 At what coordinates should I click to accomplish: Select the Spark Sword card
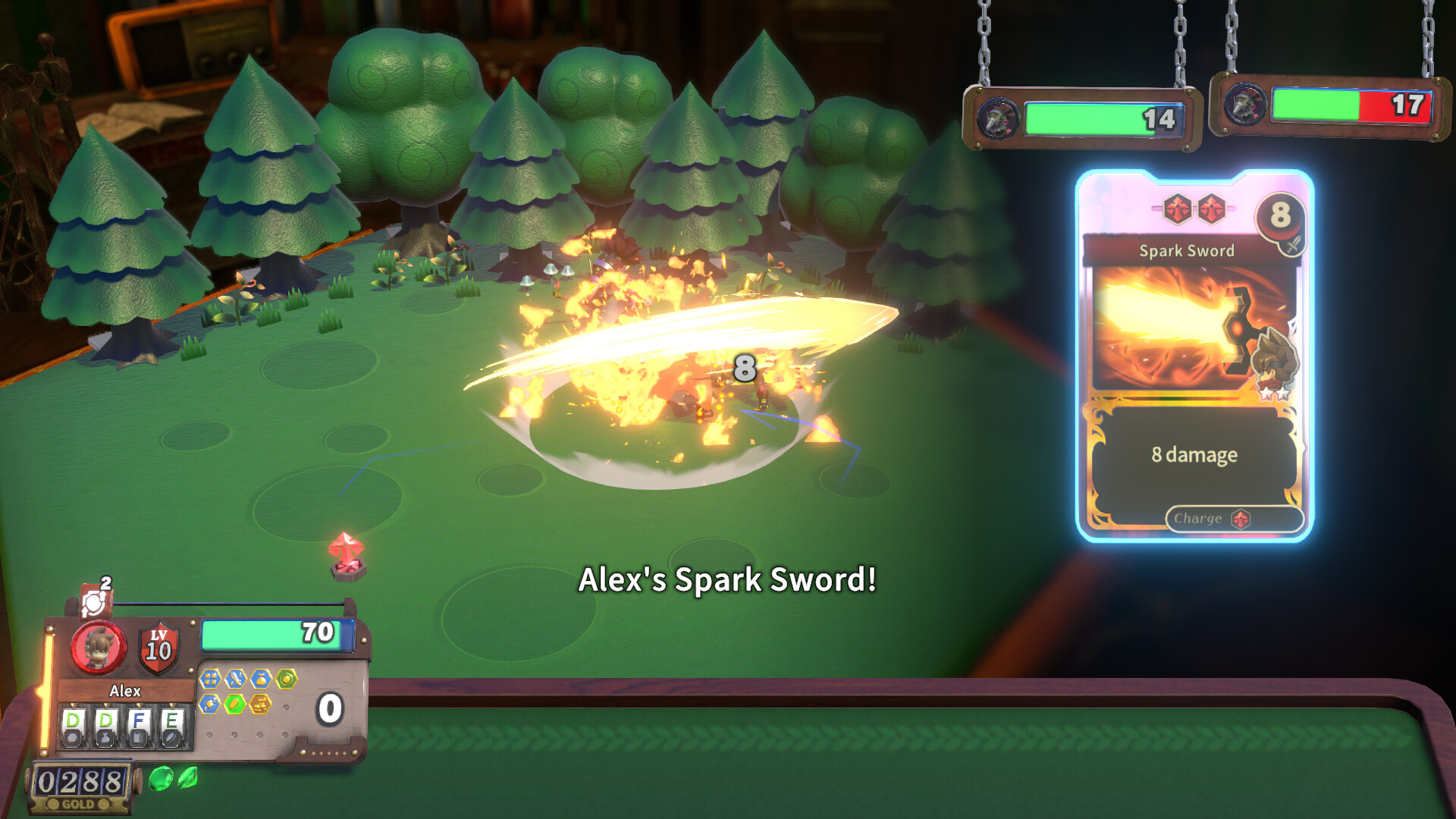click(1194, 355)
